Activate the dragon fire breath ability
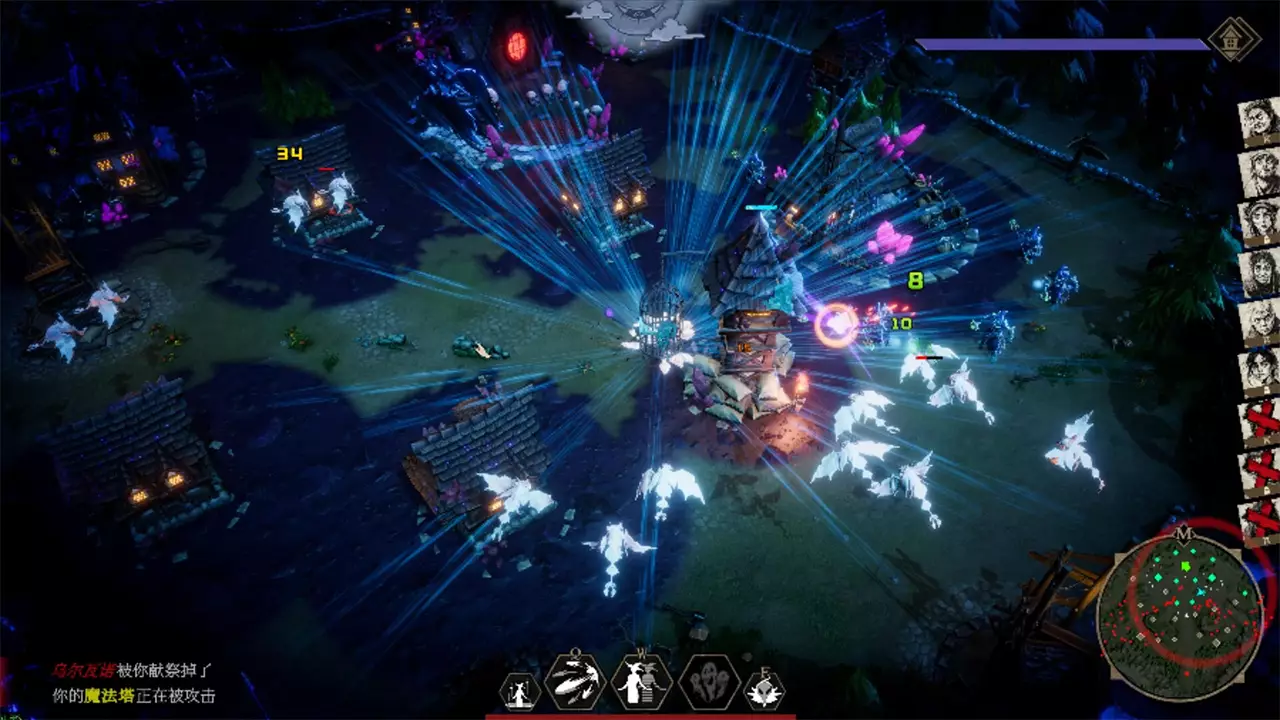Screen dimensions: 1280x720 tap(575, 683)
